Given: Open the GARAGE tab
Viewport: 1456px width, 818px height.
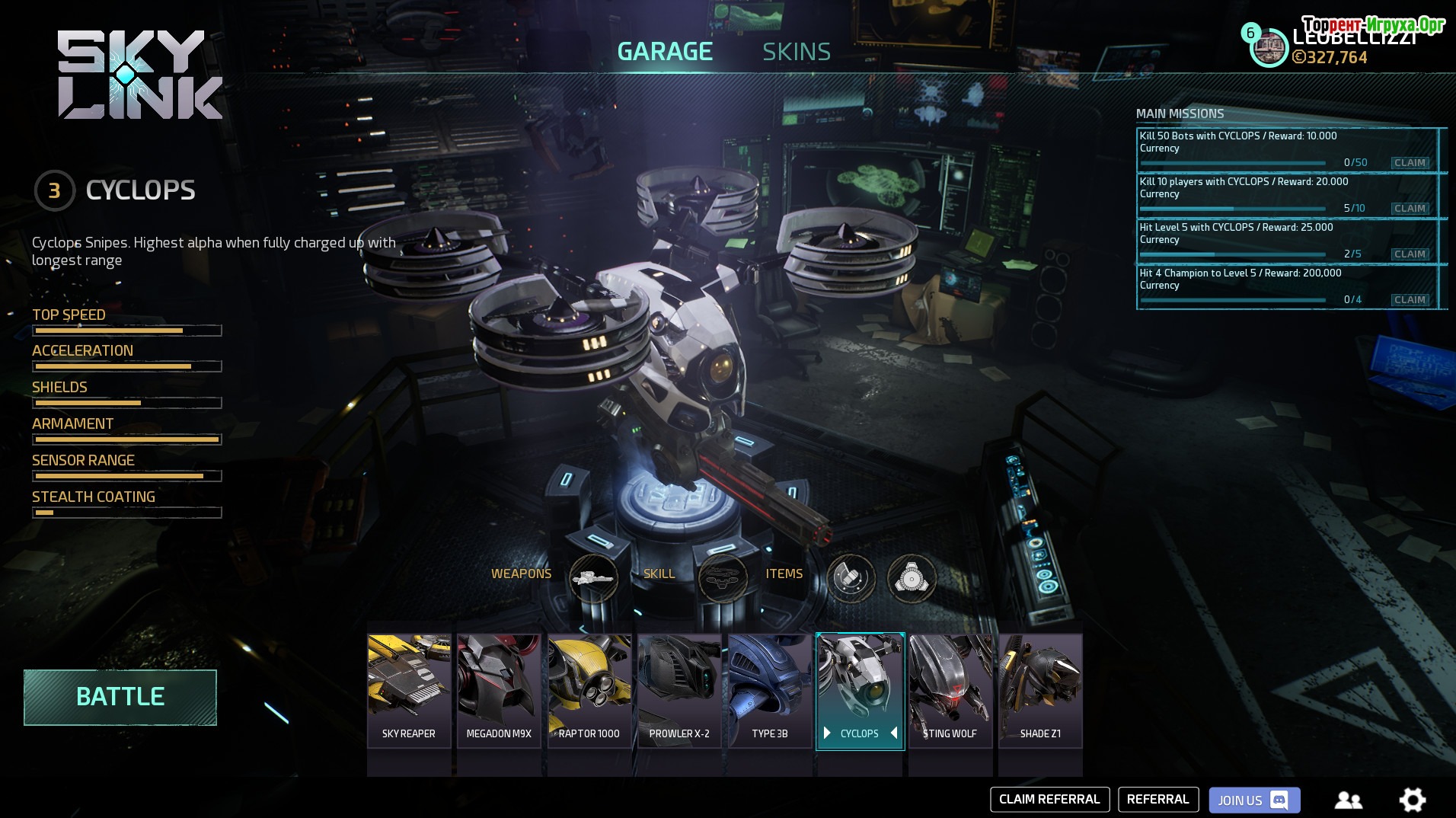Looking at the screenshot, I should click(664, 52).
